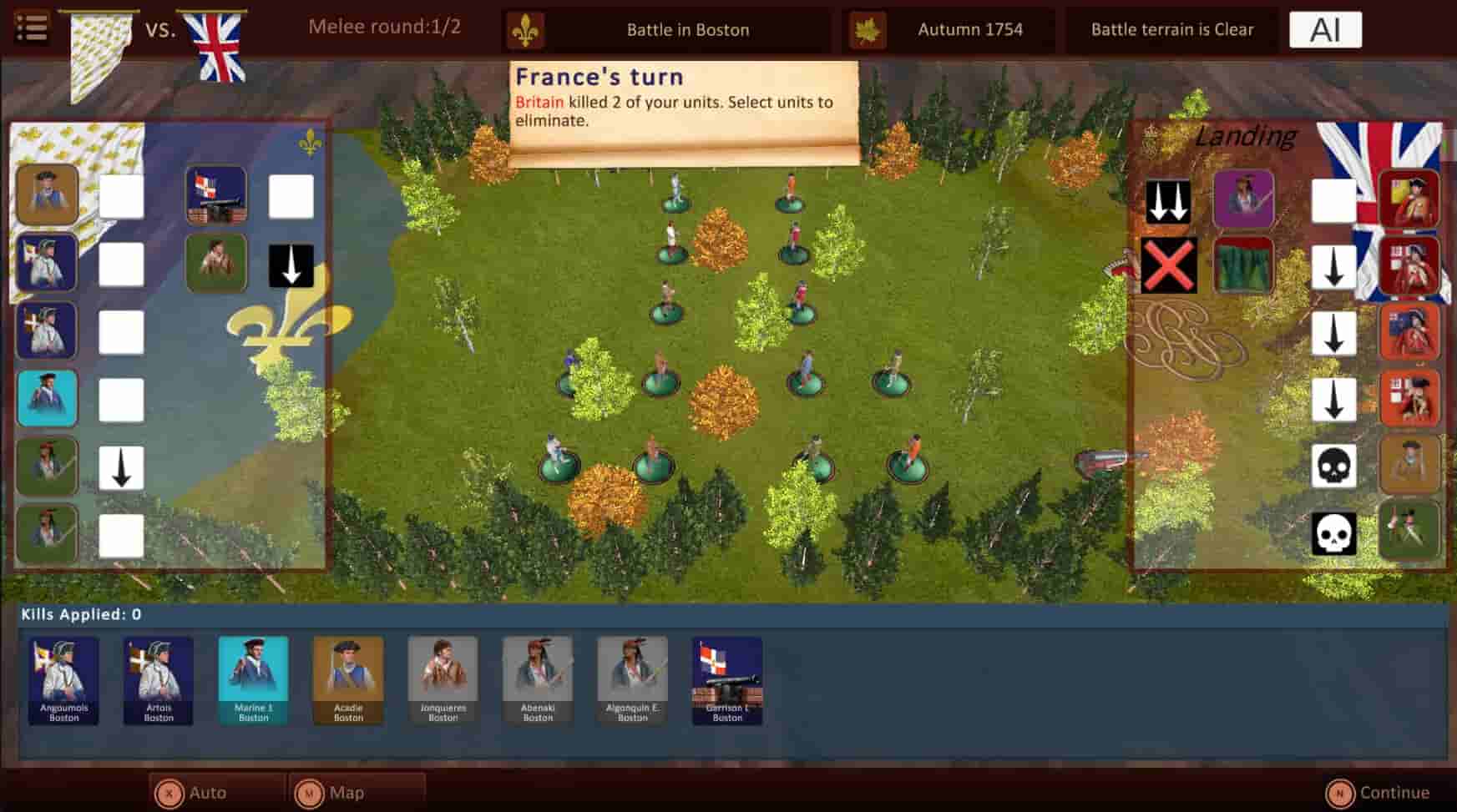Click the Algonquin E. Boston unit portrait
1457x812 pixels.
pyautogui.click(x=632, y=680)
